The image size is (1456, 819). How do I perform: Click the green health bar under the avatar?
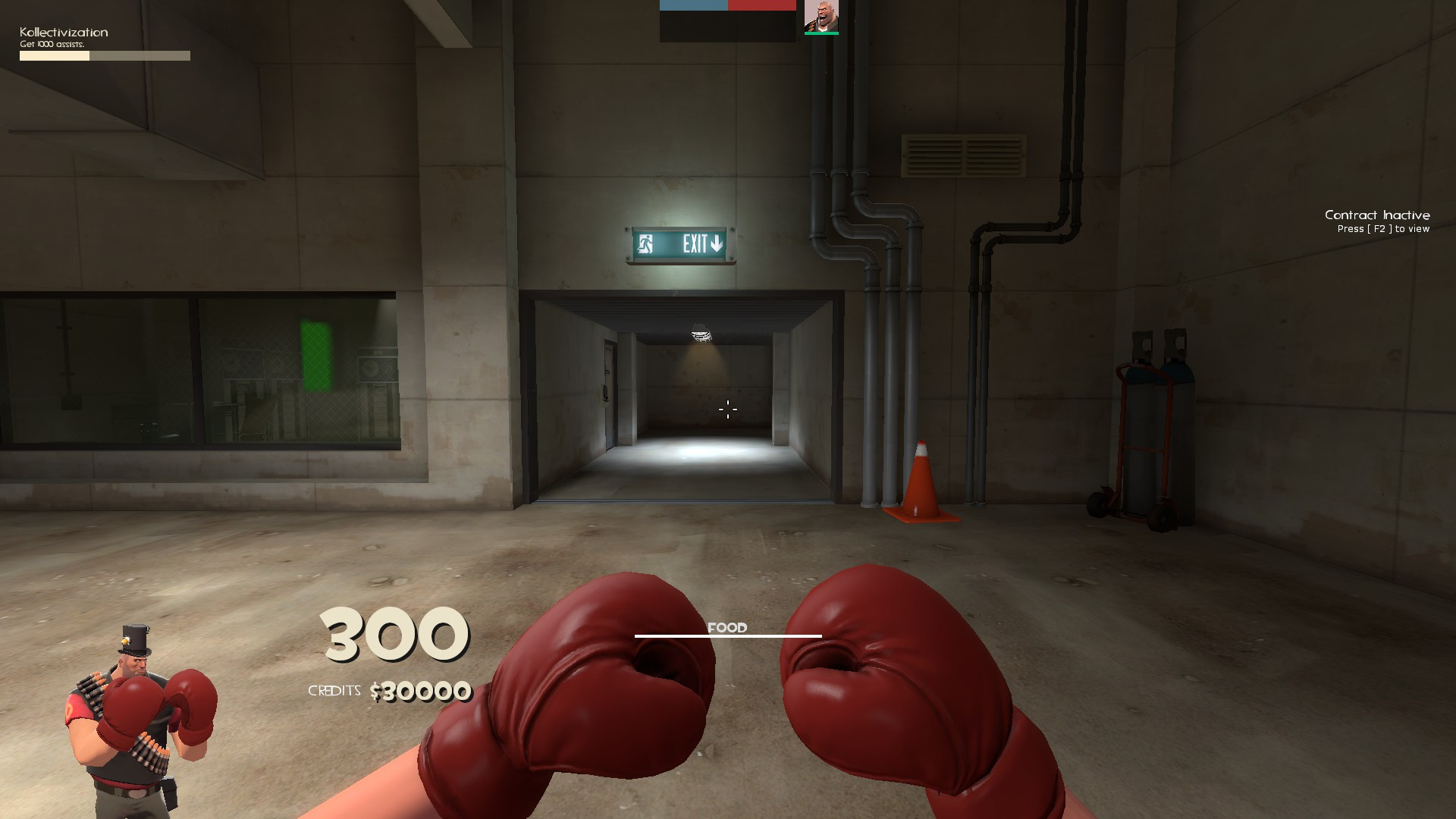click(822, 33)
